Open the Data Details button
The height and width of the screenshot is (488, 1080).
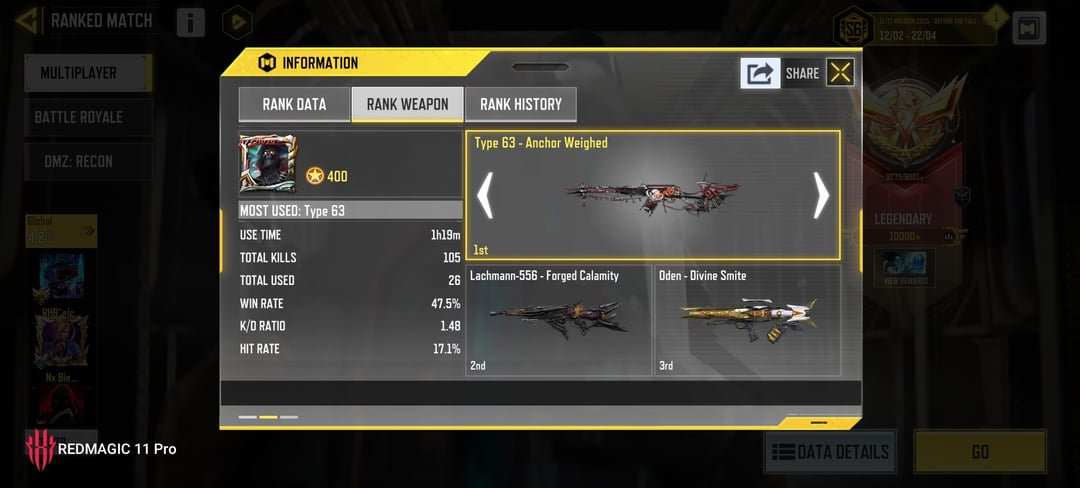[x=830, y=452]
